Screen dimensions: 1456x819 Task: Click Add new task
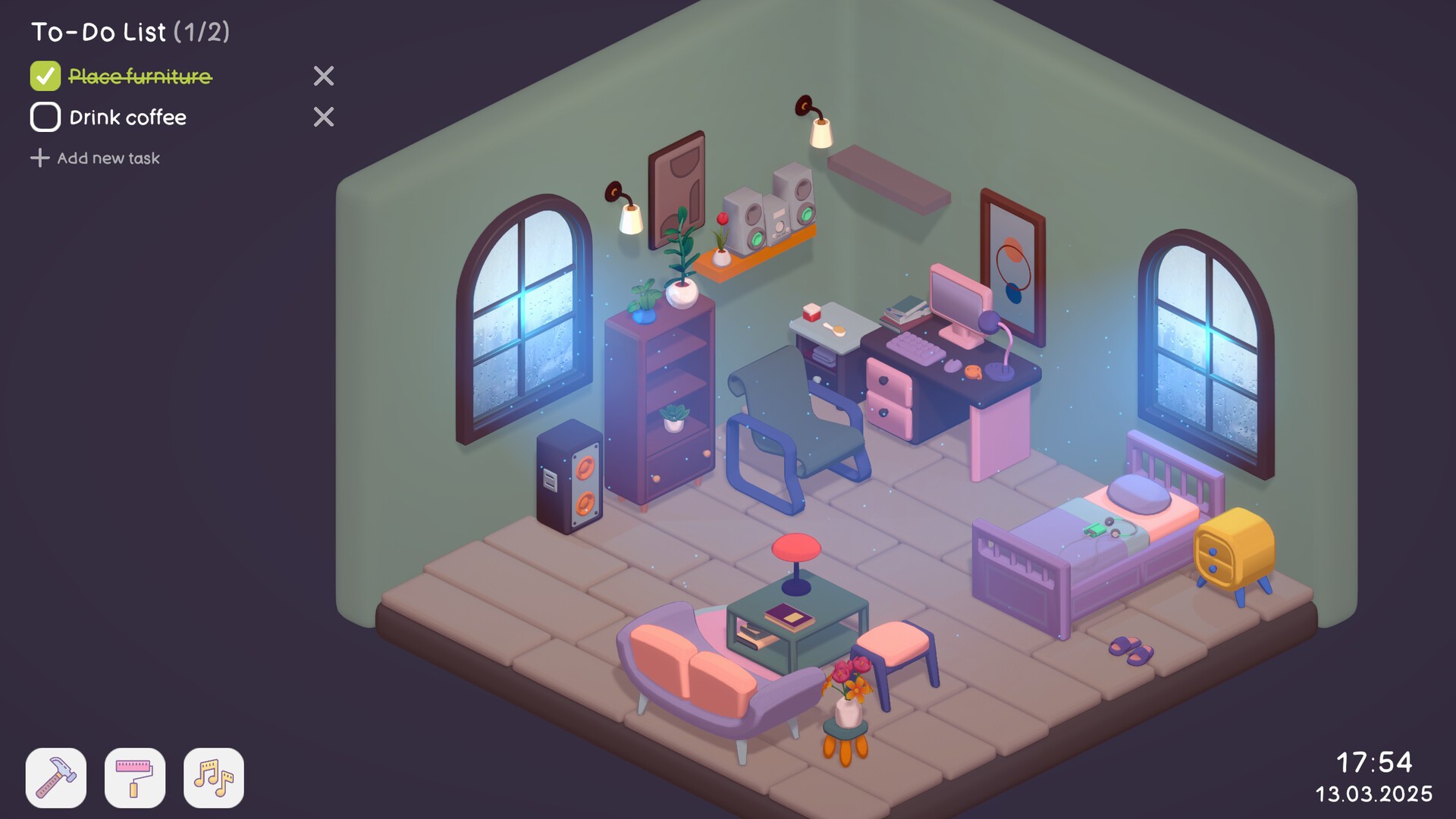click(x=96, y=158)
